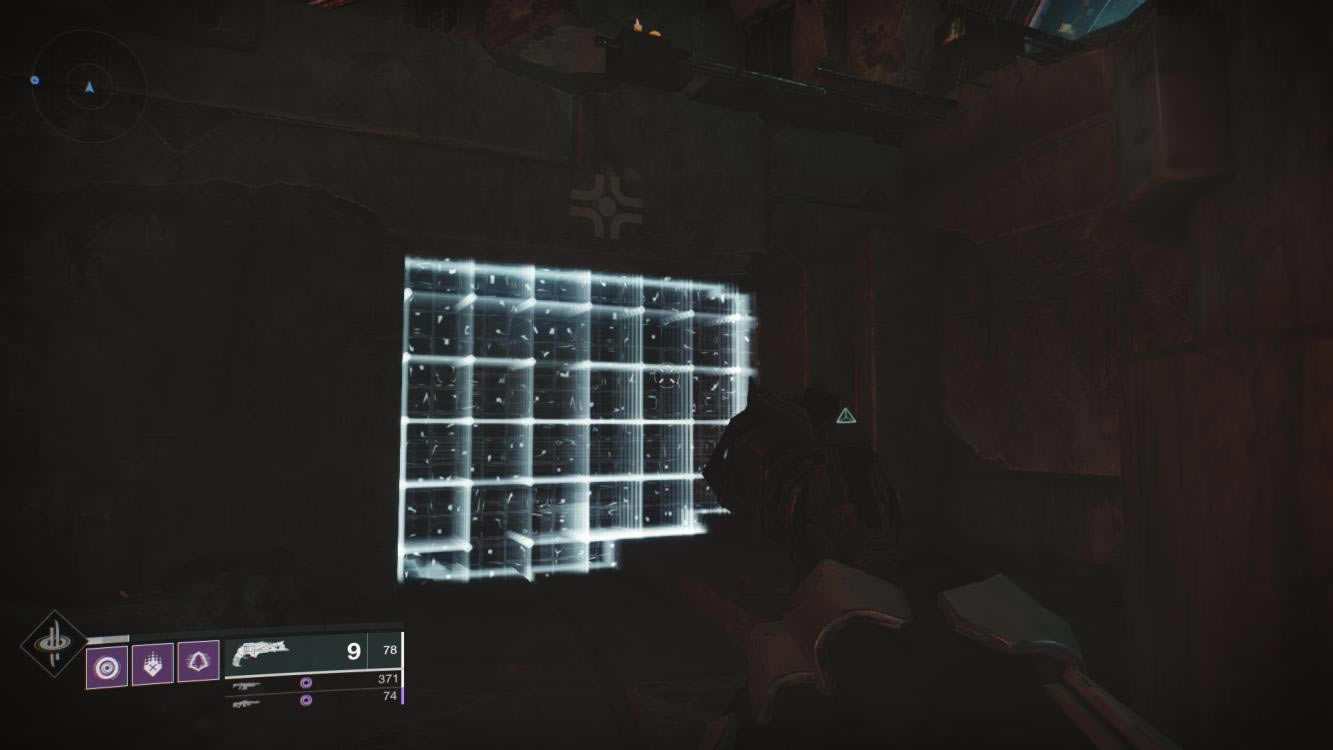Activate the diamond-shaped super ability icon

tap(54, 642)
